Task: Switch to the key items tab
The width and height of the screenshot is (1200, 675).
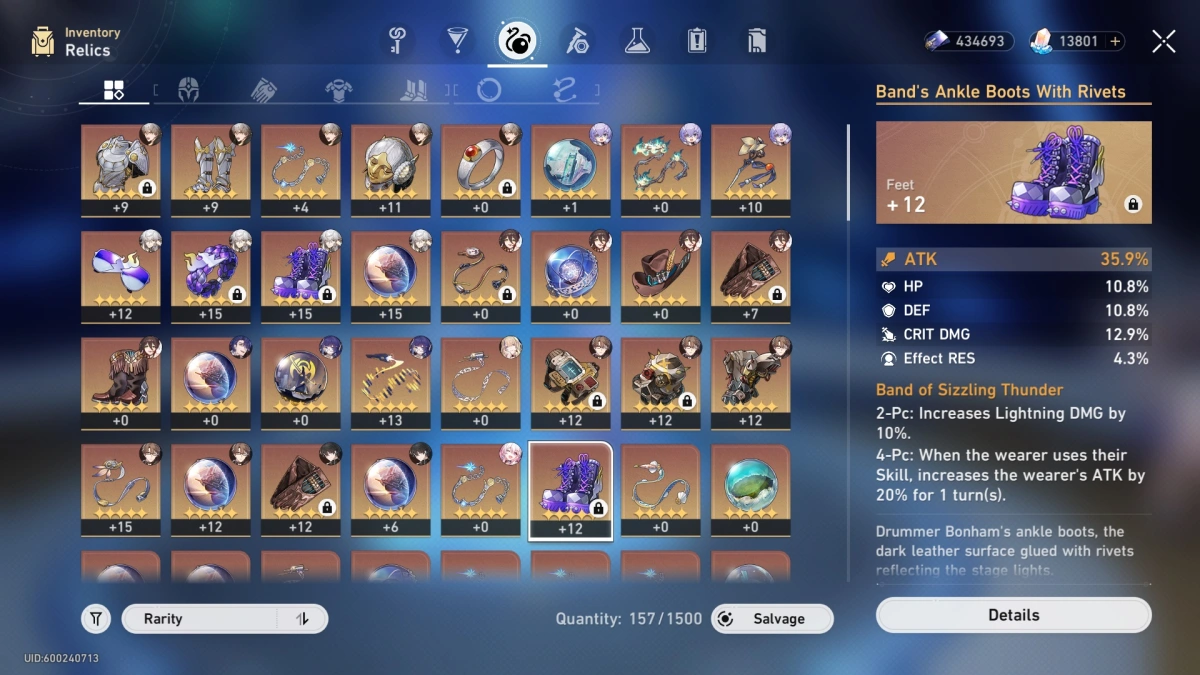Action: click(397, 41)
